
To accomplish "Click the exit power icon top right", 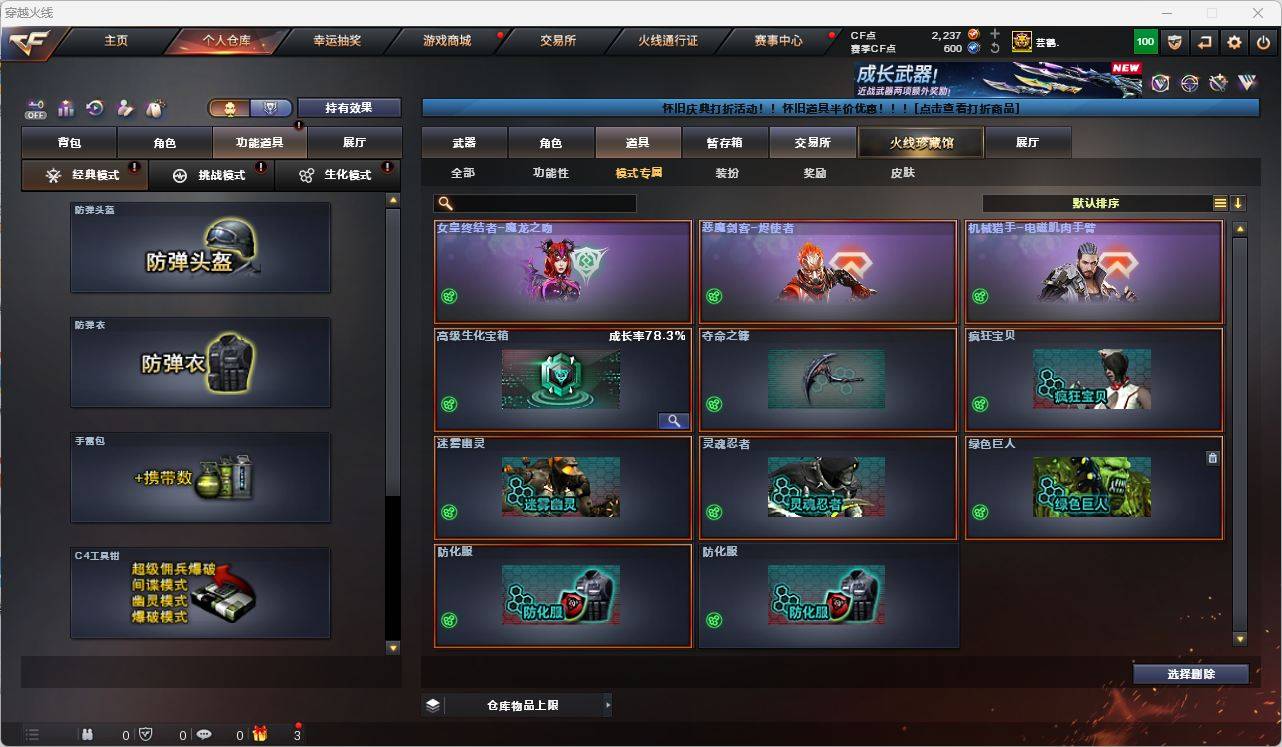I will click(x=1264, y=41).
